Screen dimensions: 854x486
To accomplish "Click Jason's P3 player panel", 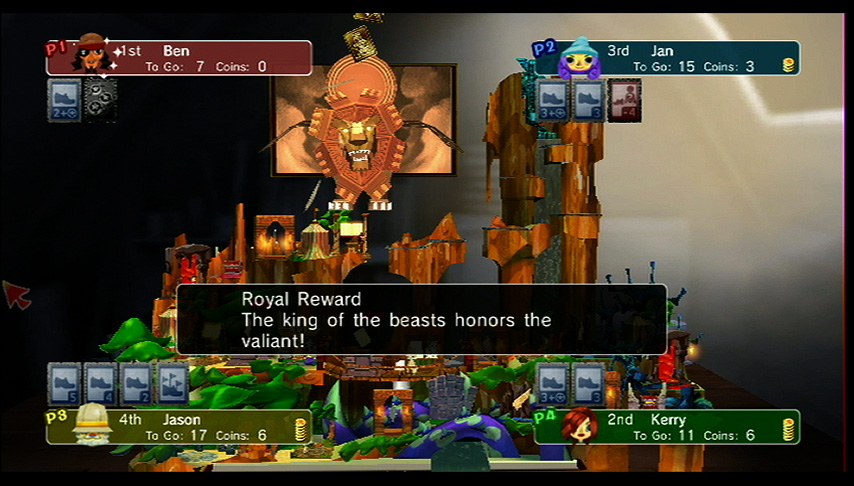I will point(180,427).
